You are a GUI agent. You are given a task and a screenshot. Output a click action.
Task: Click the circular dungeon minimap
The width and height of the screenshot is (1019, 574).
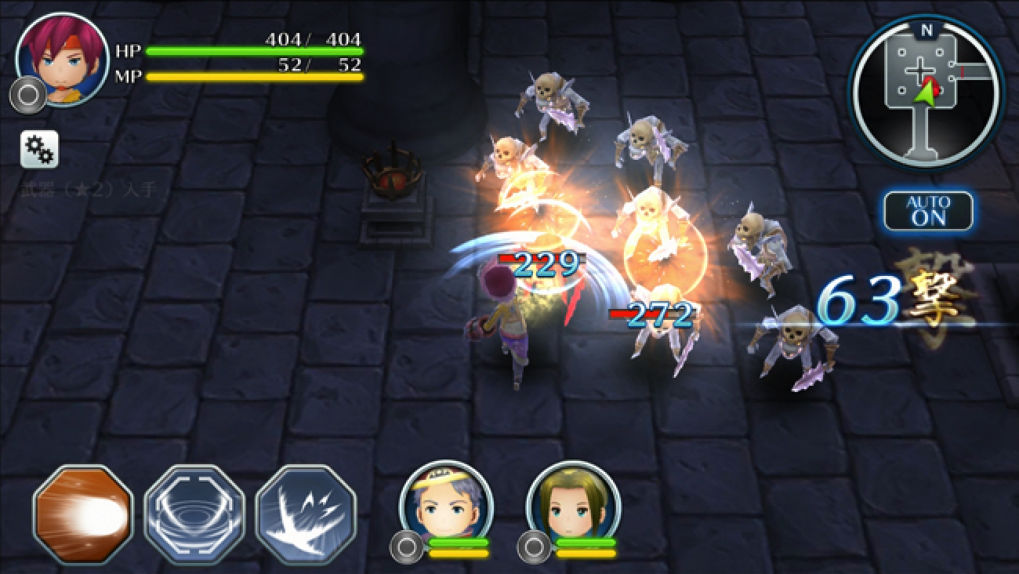point(925,93)
